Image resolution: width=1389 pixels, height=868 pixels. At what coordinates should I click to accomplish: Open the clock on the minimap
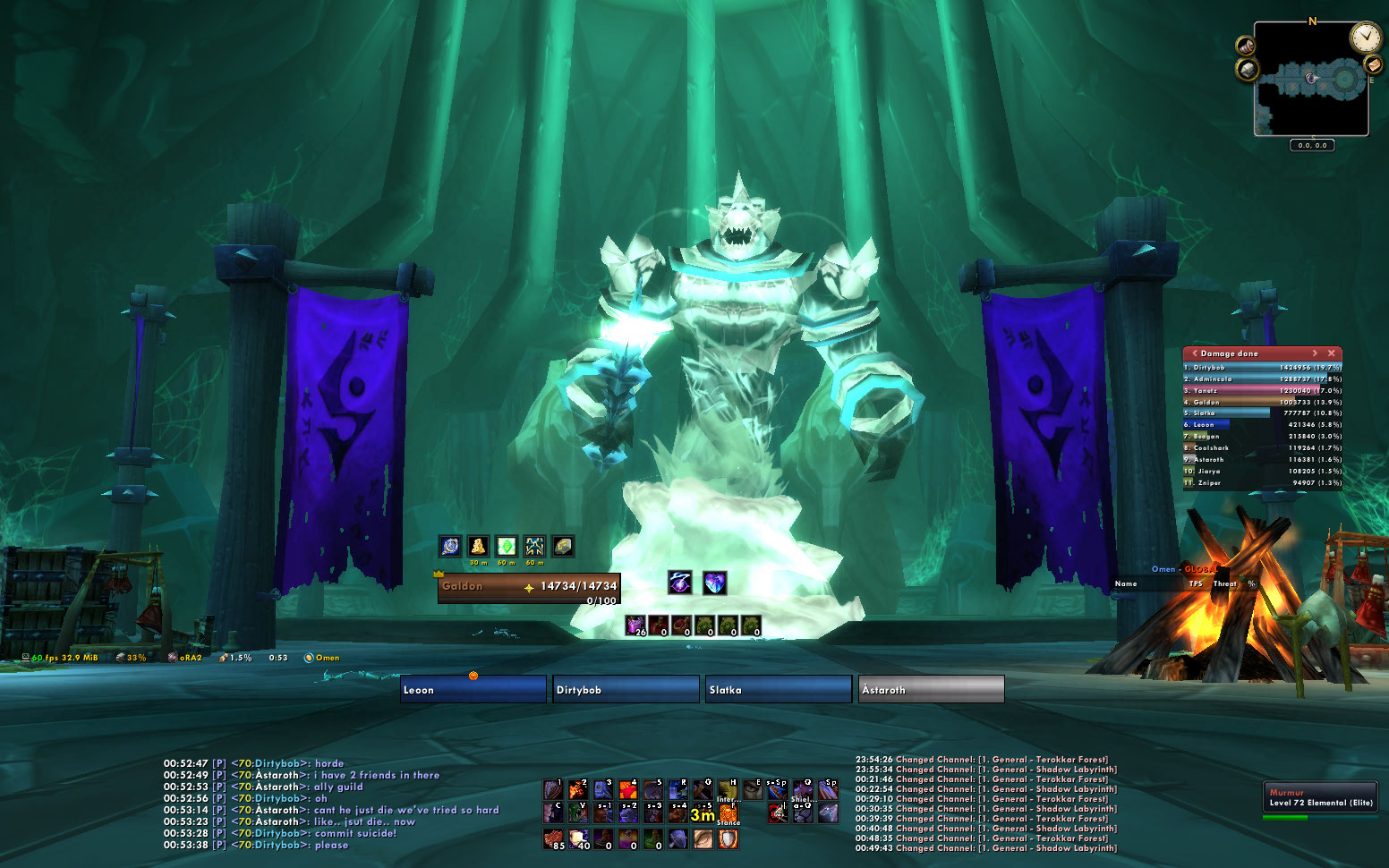(1366, 38)
